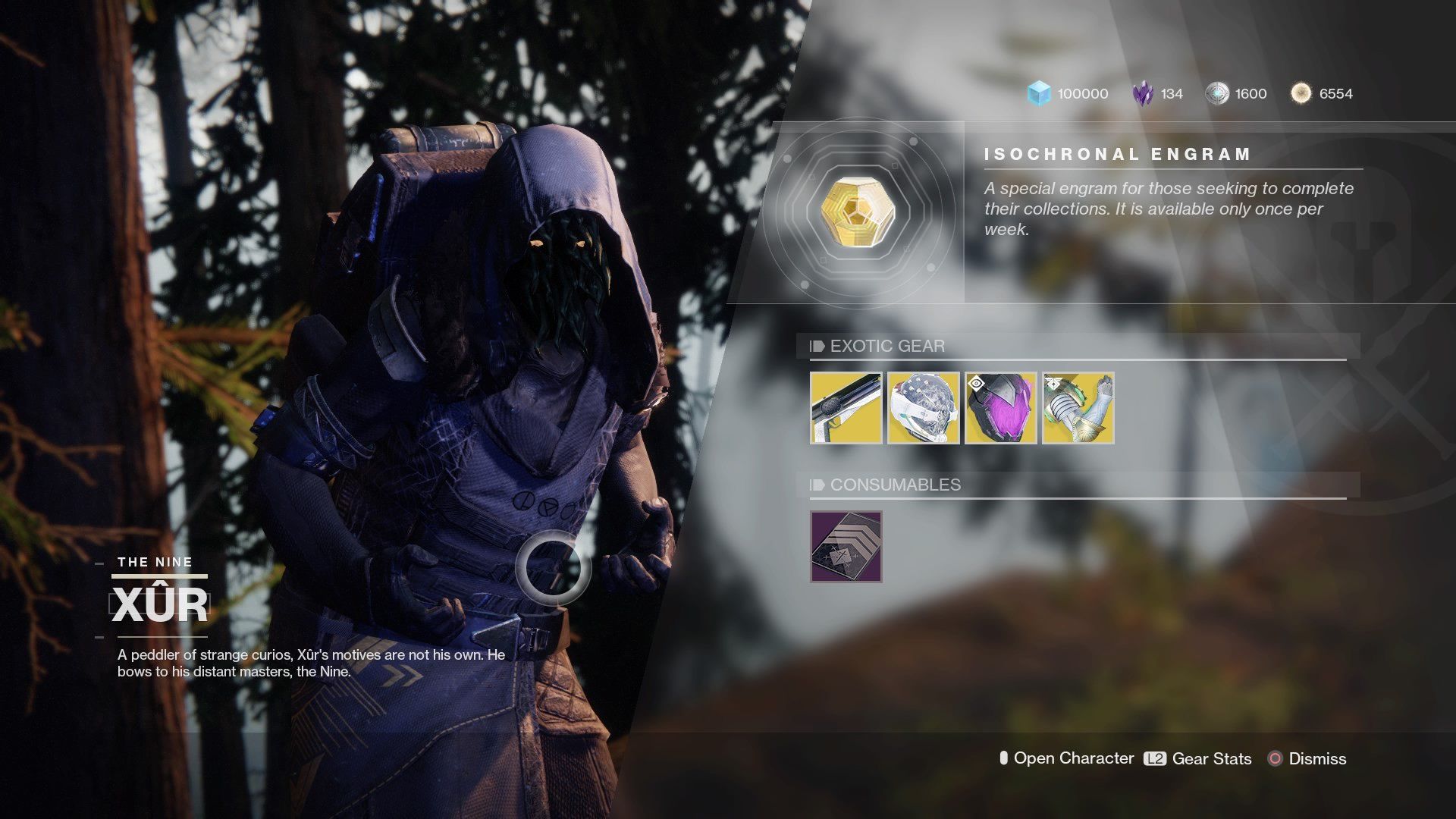Activate Gear Stats in the bottom bar
The width and height of the screenshot is (1456, 819).
[x=1212, y=759]
